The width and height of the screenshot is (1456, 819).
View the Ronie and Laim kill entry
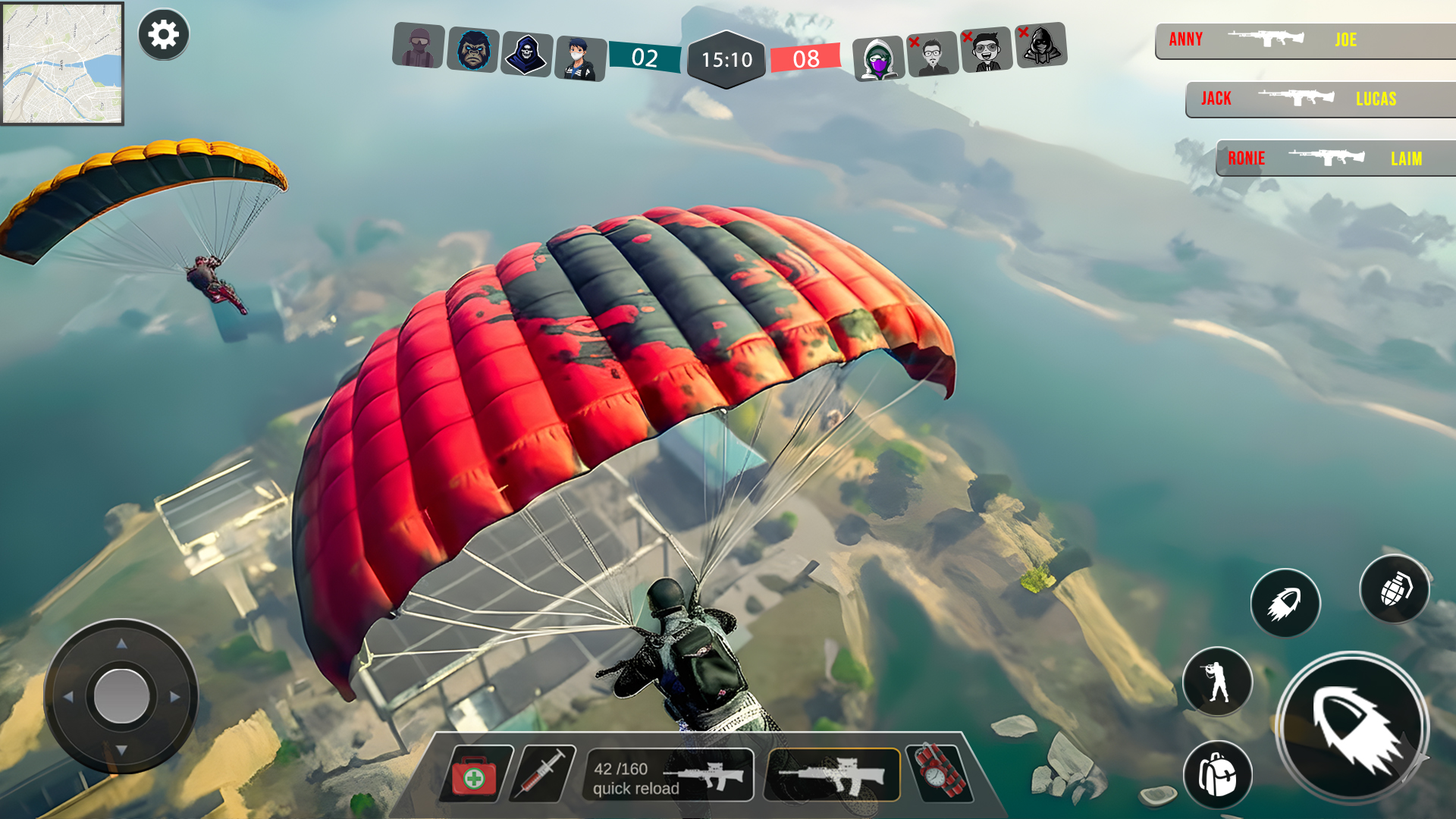click(x=1335, y=158)
